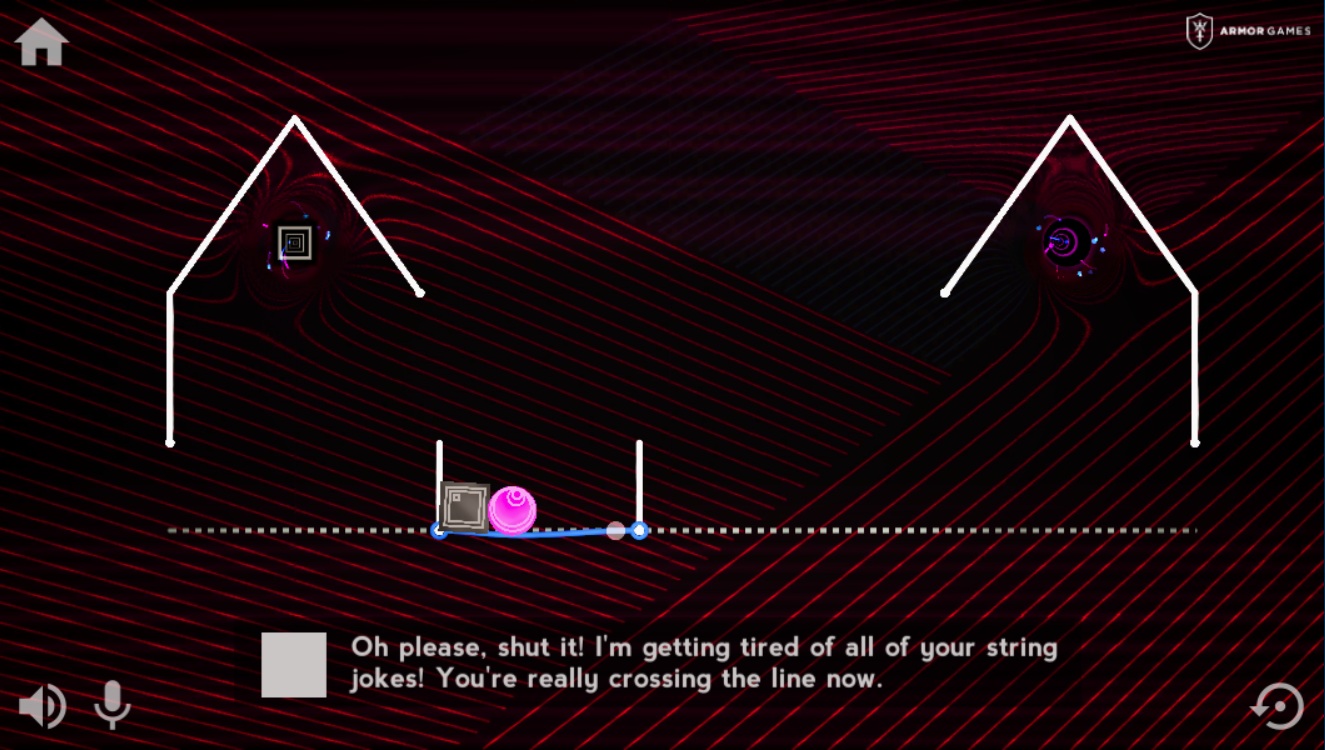1325x750 pixels.
Task: Toggle the microphone voice icon
Action: point(112,705)
